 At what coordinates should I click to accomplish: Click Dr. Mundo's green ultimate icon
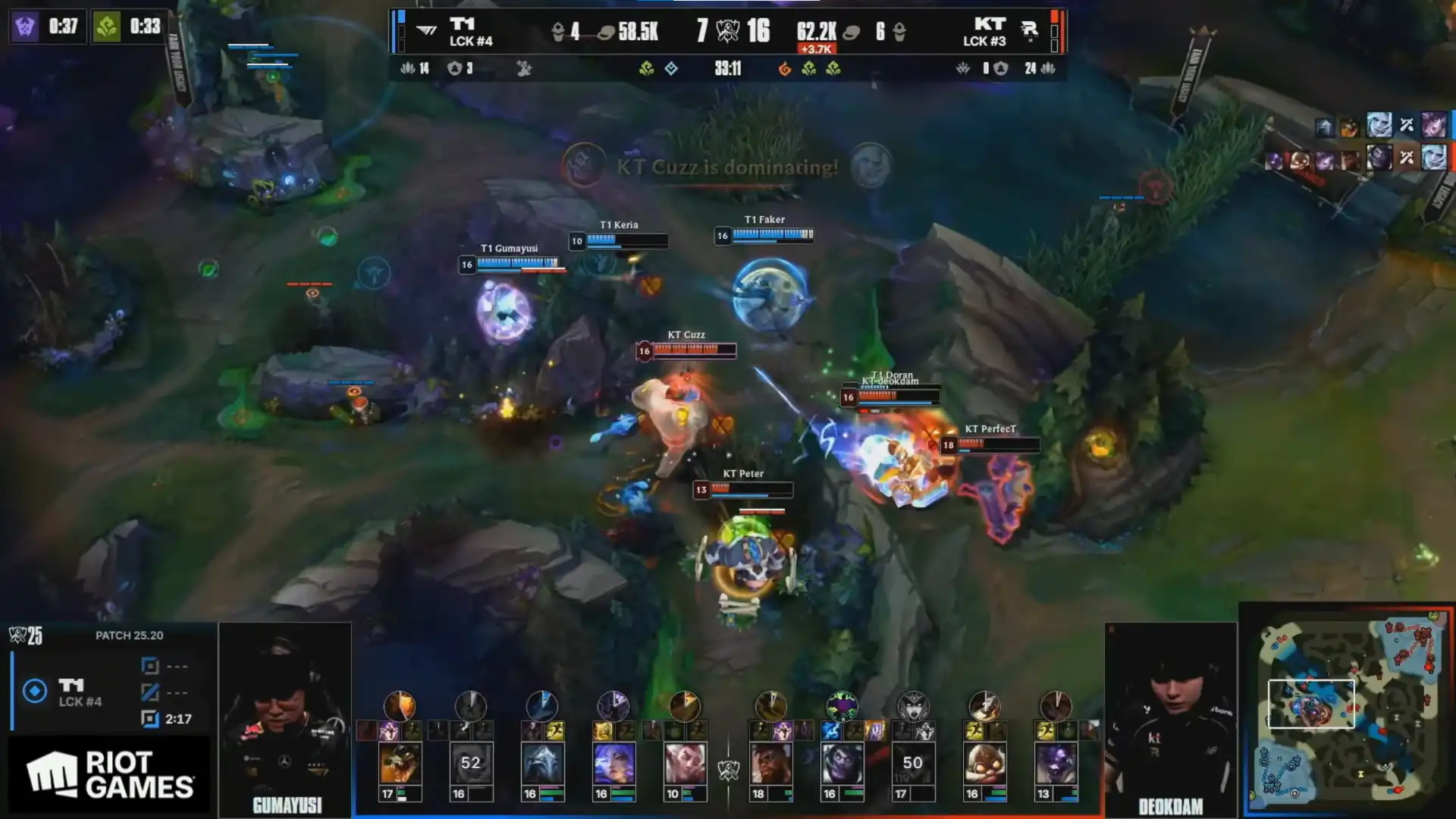[842, 706]
